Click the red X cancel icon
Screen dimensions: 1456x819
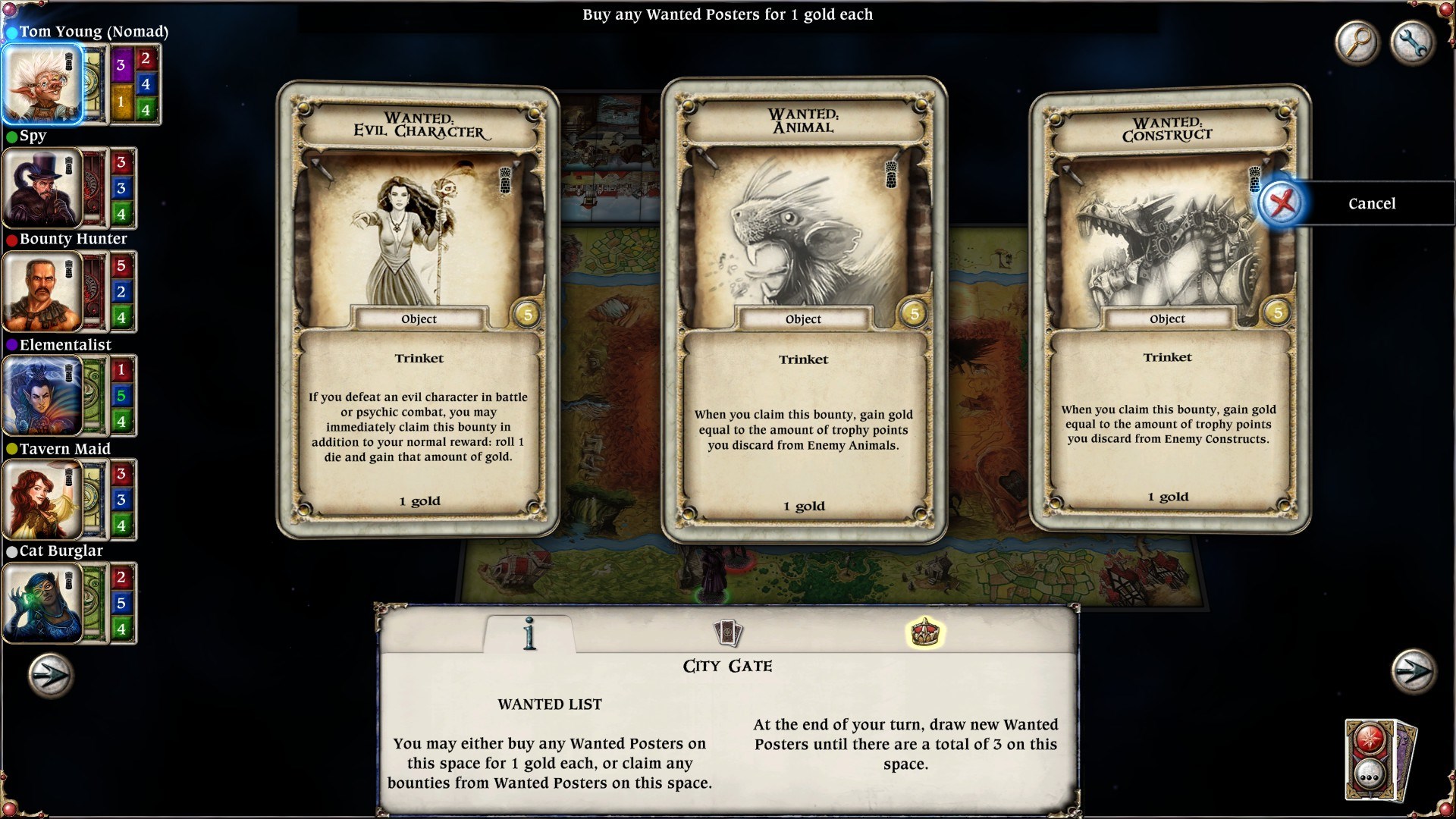pyautogui.click(x=1281, y=203)
